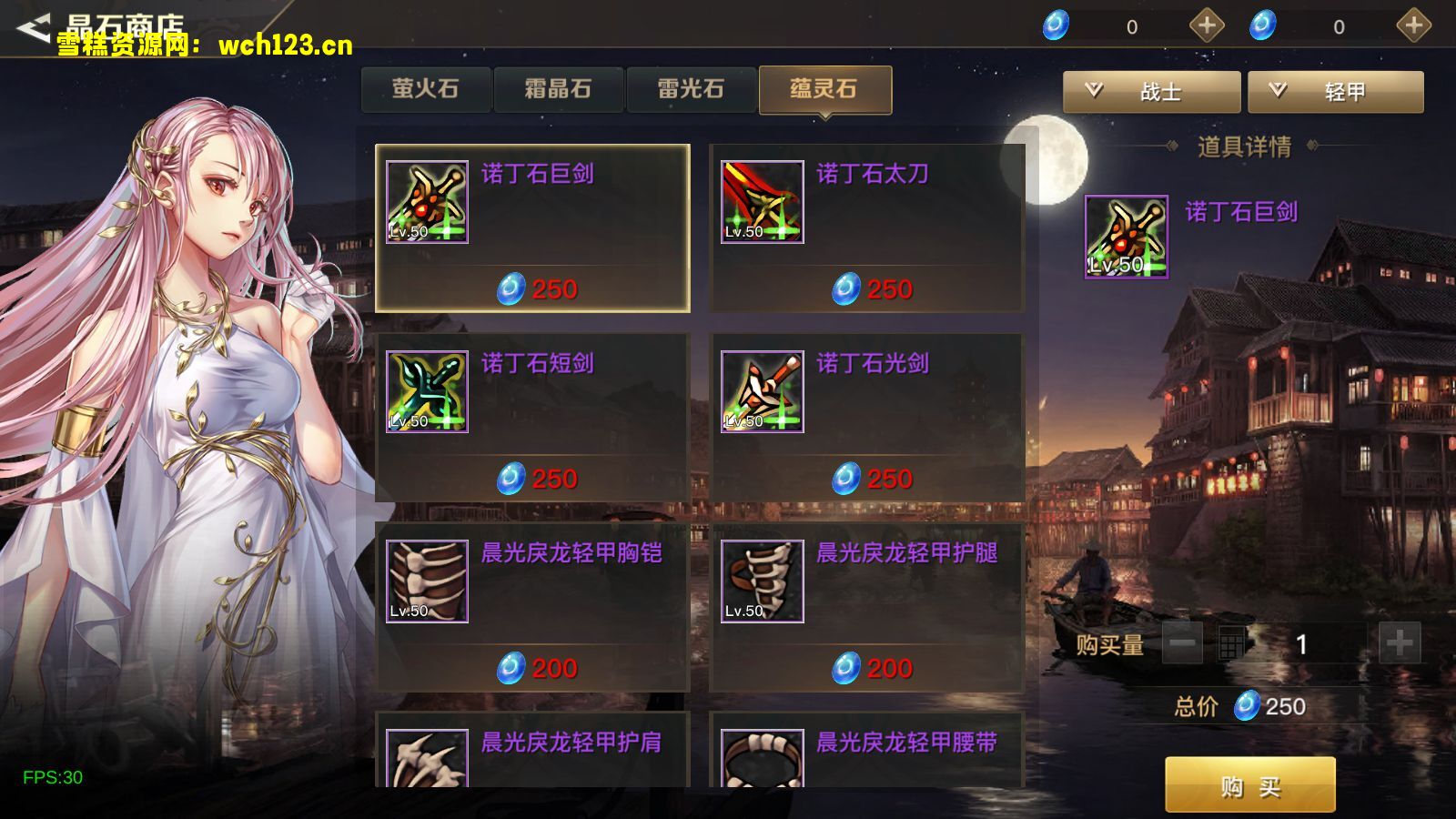Click the 晨光庚龙轻甲护腿 leg guard icon
The height and width of the screenshot is (819, 1456).
762,580
